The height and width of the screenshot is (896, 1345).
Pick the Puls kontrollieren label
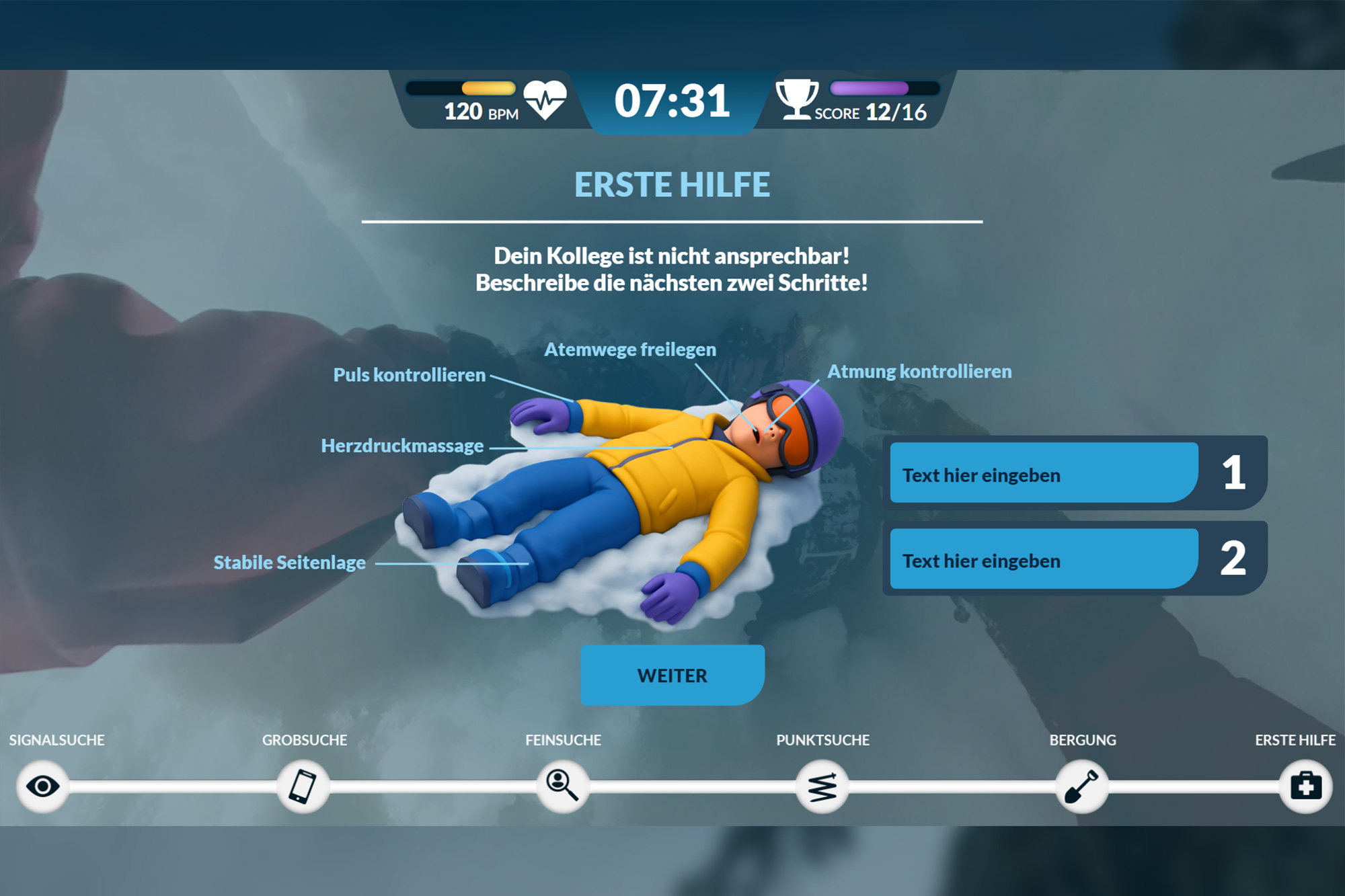click(x=409, y=375)
